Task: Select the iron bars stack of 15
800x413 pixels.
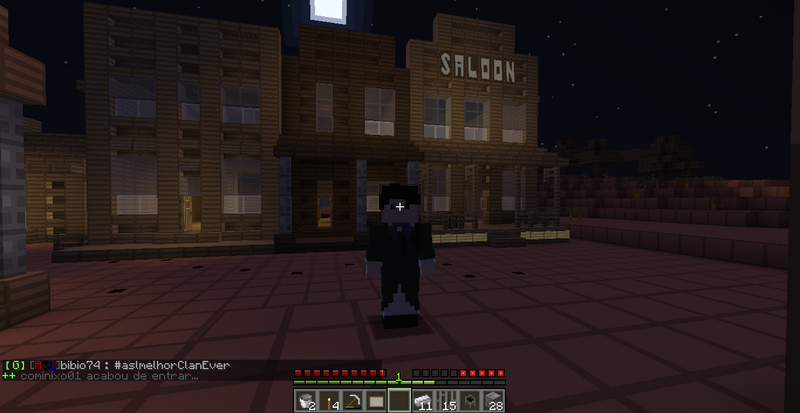Action: pyautogui.click(x=446, y=401)
